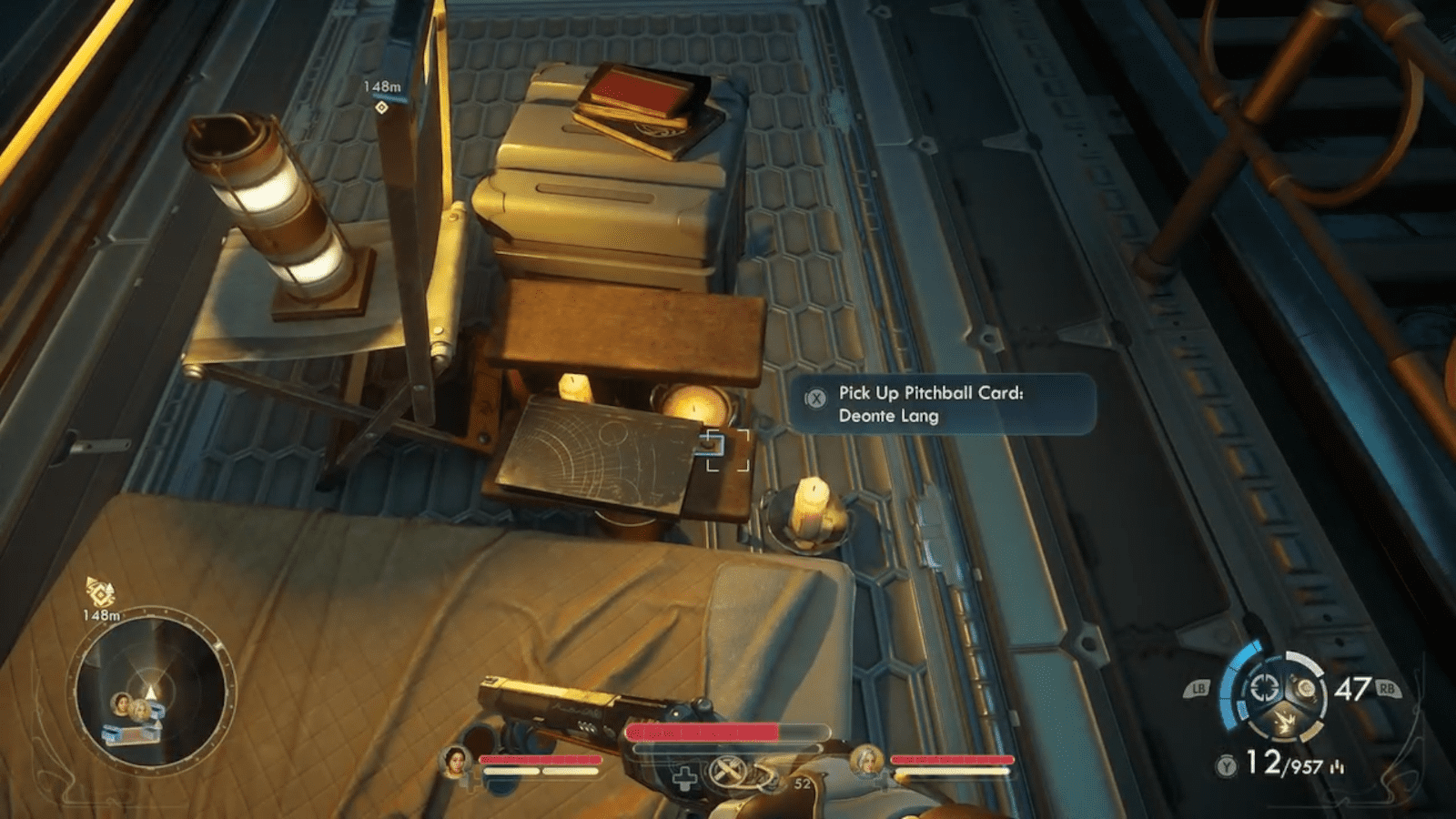Click the crossed-tools melee icon near the 52 counter
This screenshot has height=819, width=1456.
tap(730, 773)
